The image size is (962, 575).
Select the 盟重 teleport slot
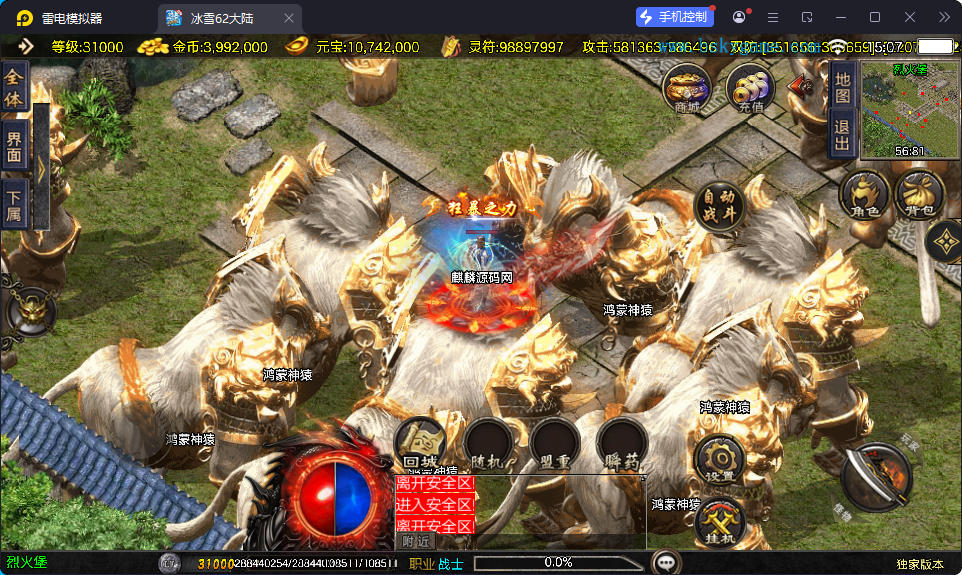pyautogui.click(x=555, y=441)
